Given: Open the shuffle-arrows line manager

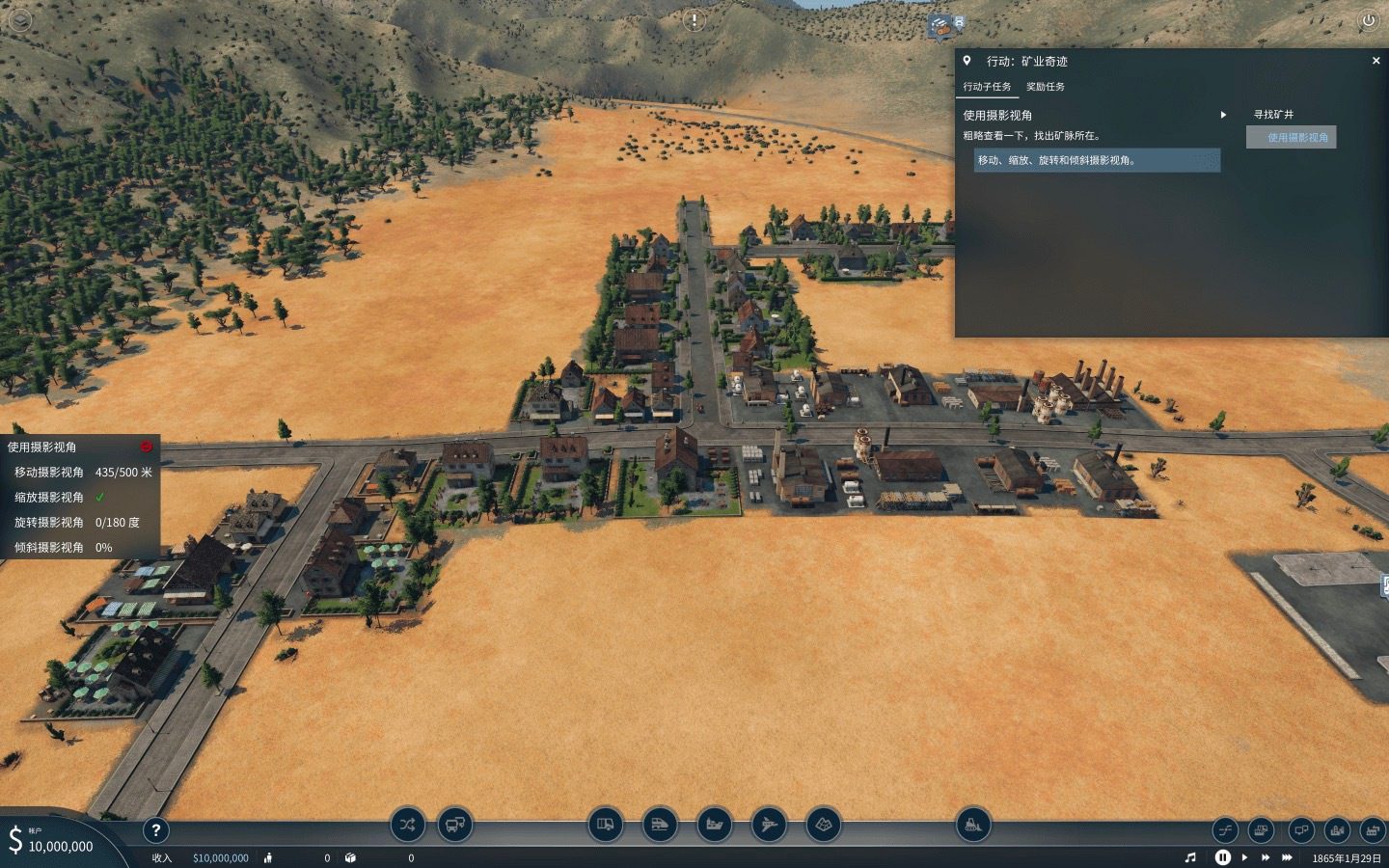Looking at the screenshot, I should click(407, 825).
